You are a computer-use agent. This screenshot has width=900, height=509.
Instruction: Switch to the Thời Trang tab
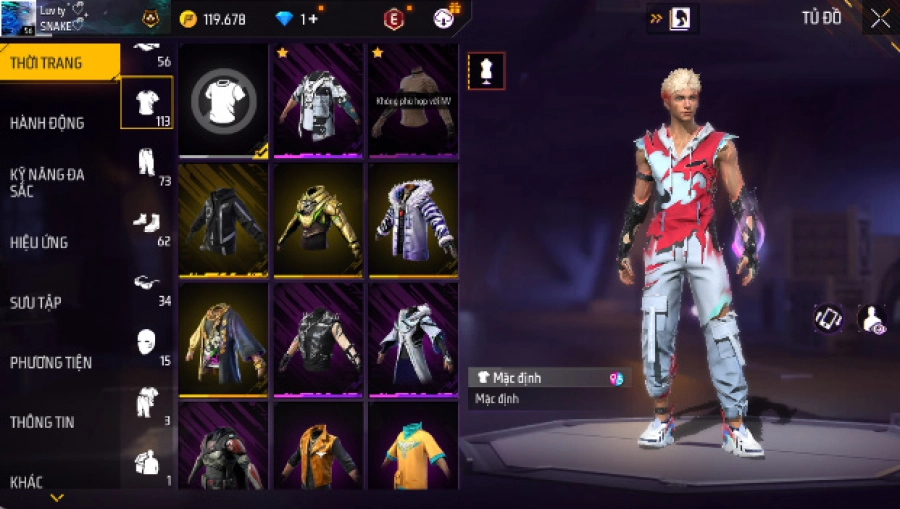(47, 63)
